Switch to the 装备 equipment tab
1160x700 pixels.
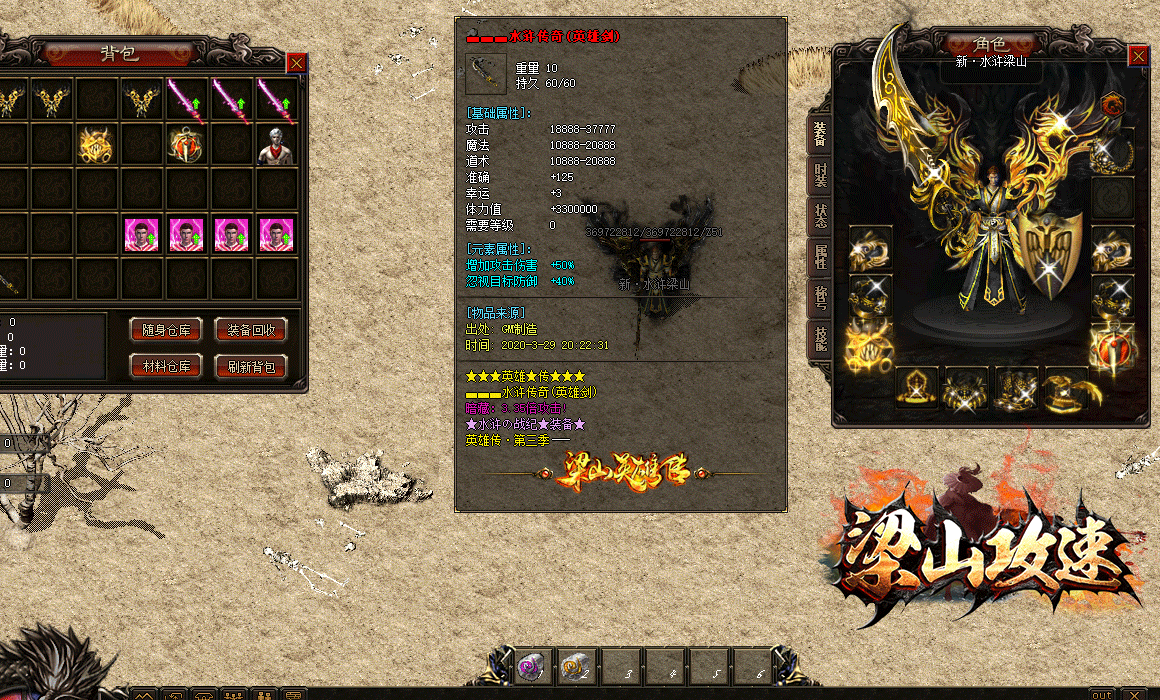point(820,133)
